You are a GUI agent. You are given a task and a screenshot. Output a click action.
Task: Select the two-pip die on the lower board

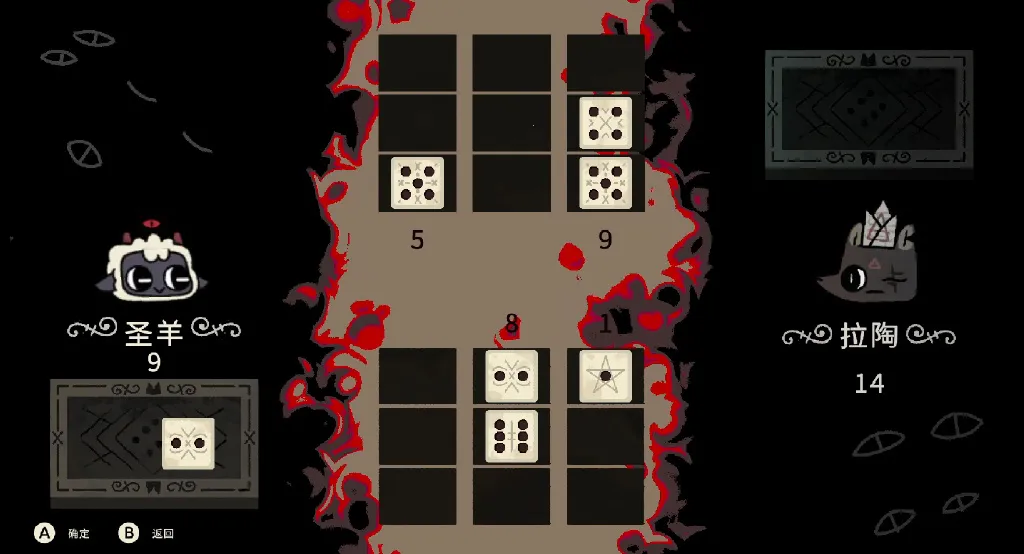(511, 377)
